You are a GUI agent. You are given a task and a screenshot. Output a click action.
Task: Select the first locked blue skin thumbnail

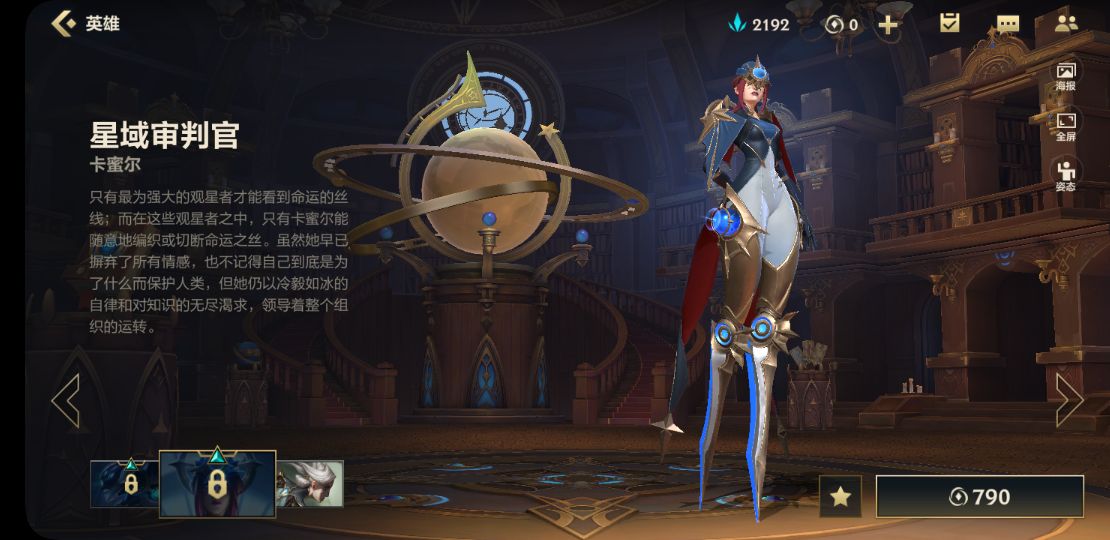pyautogui.click(x=125, y=483)
